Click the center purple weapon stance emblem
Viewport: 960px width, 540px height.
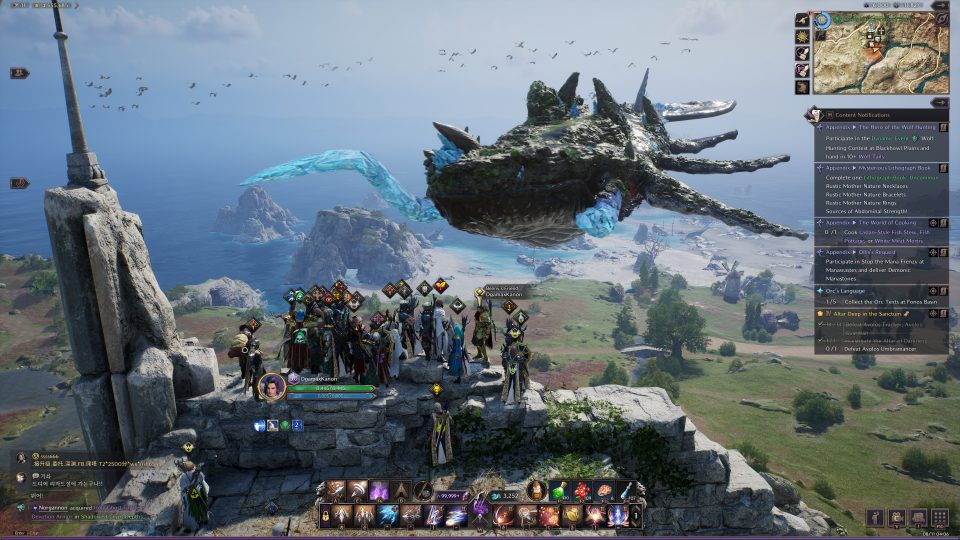tap(480, 510)
